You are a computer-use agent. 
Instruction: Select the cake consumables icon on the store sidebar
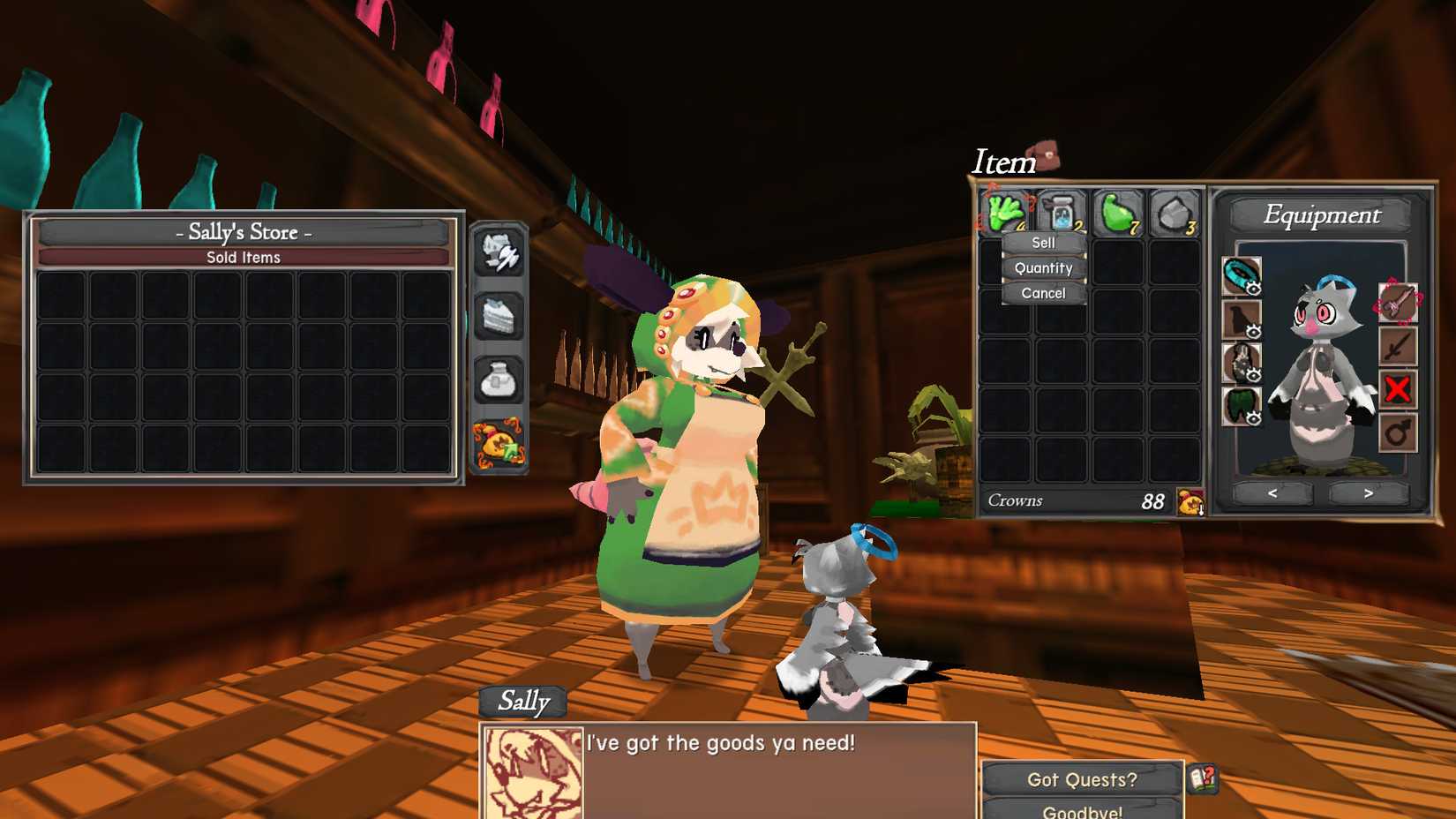[498, 318]
